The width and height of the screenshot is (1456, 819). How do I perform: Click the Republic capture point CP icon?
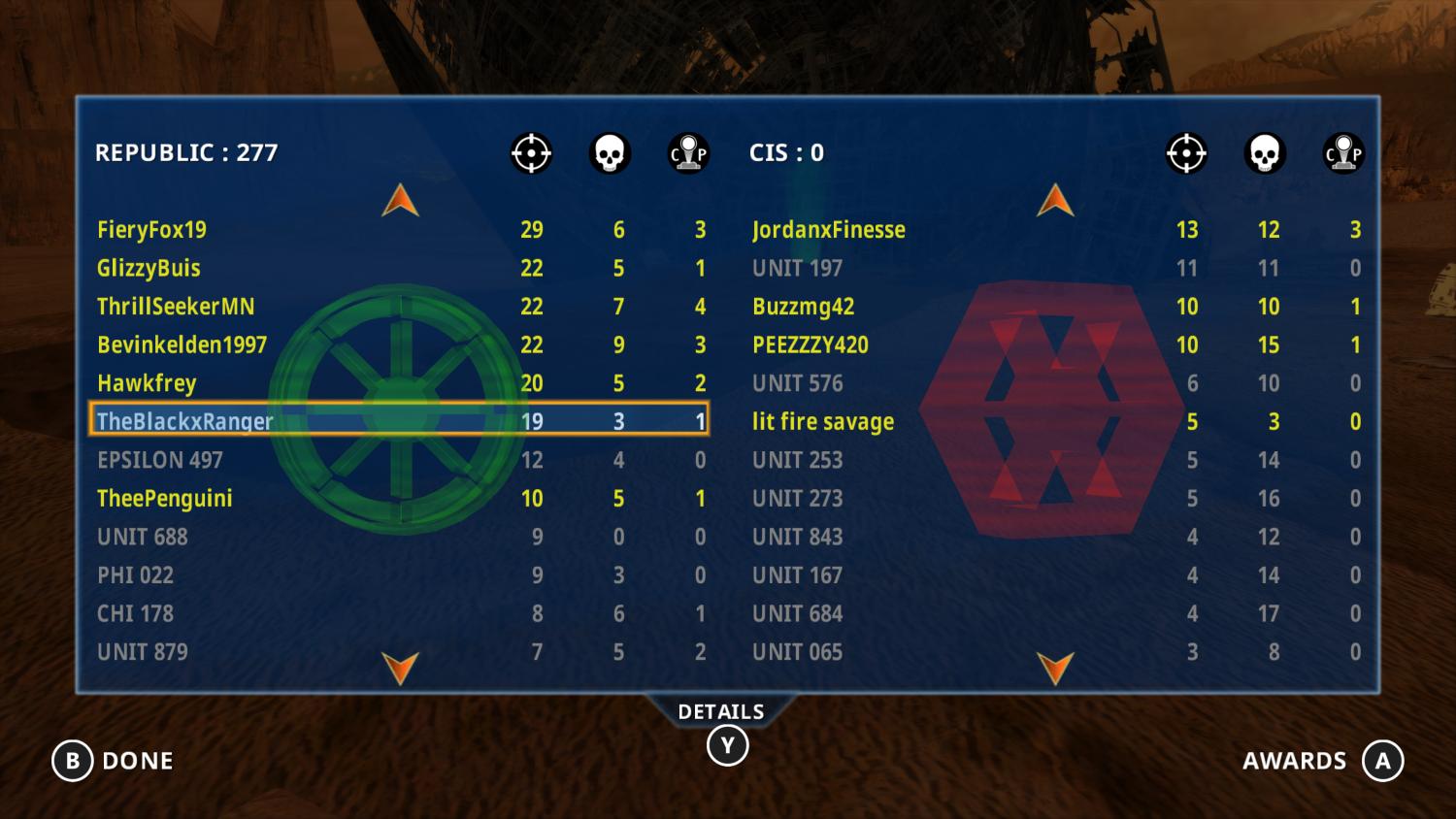[689, 152]
